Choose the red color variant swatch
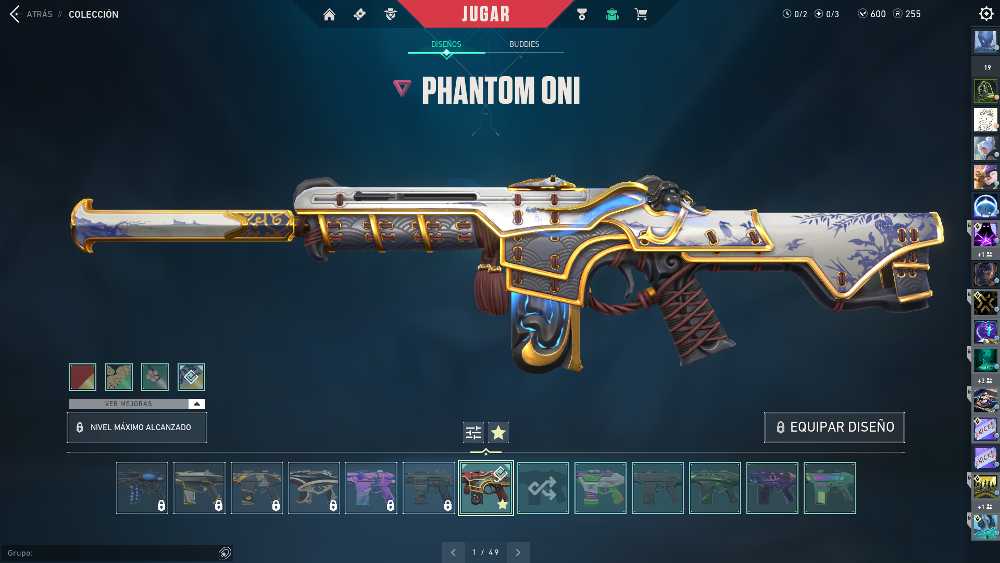1000x563 pixels. 83,376
